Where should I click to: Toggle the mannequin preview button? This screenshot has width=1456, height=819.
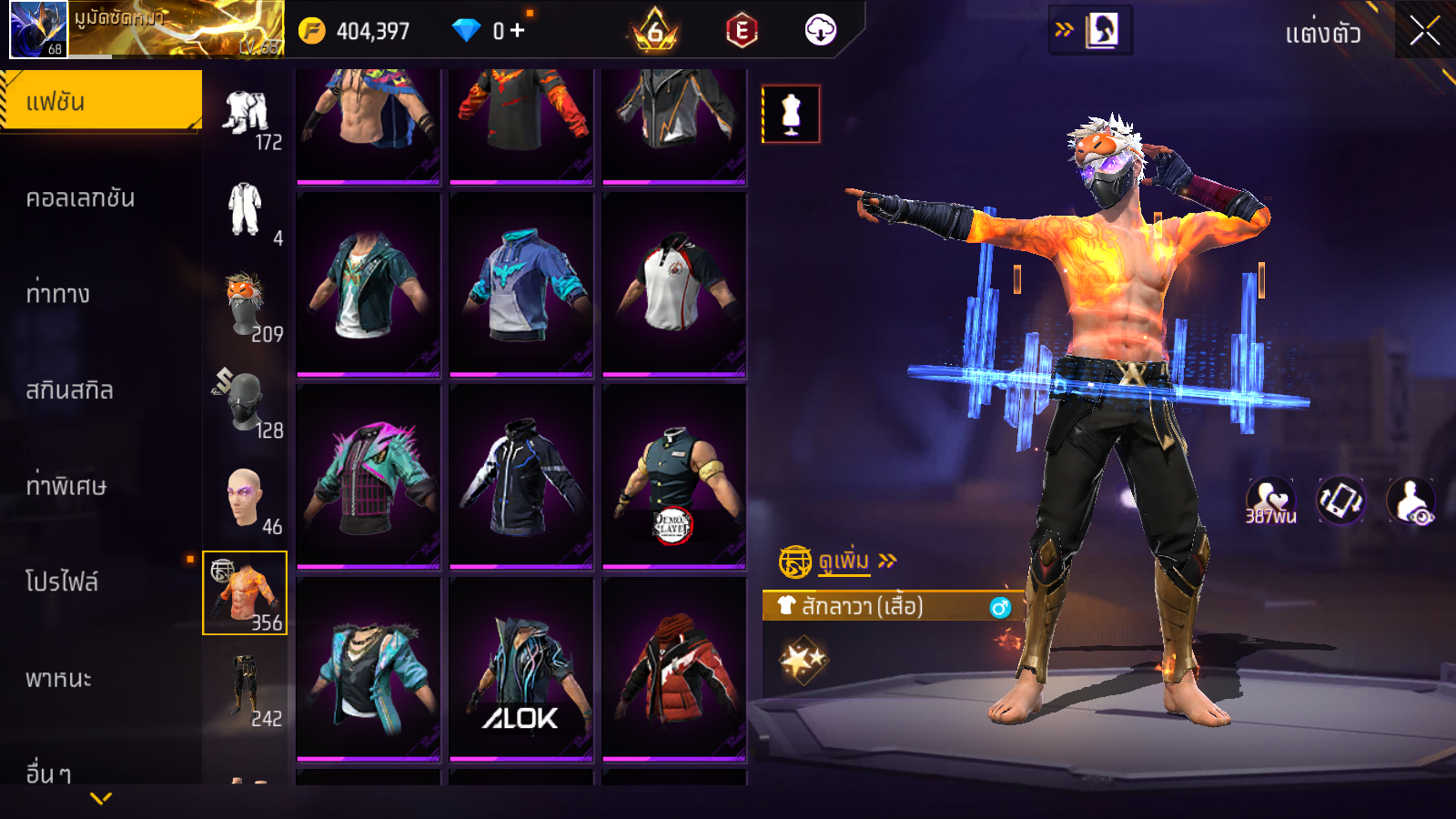791,115
